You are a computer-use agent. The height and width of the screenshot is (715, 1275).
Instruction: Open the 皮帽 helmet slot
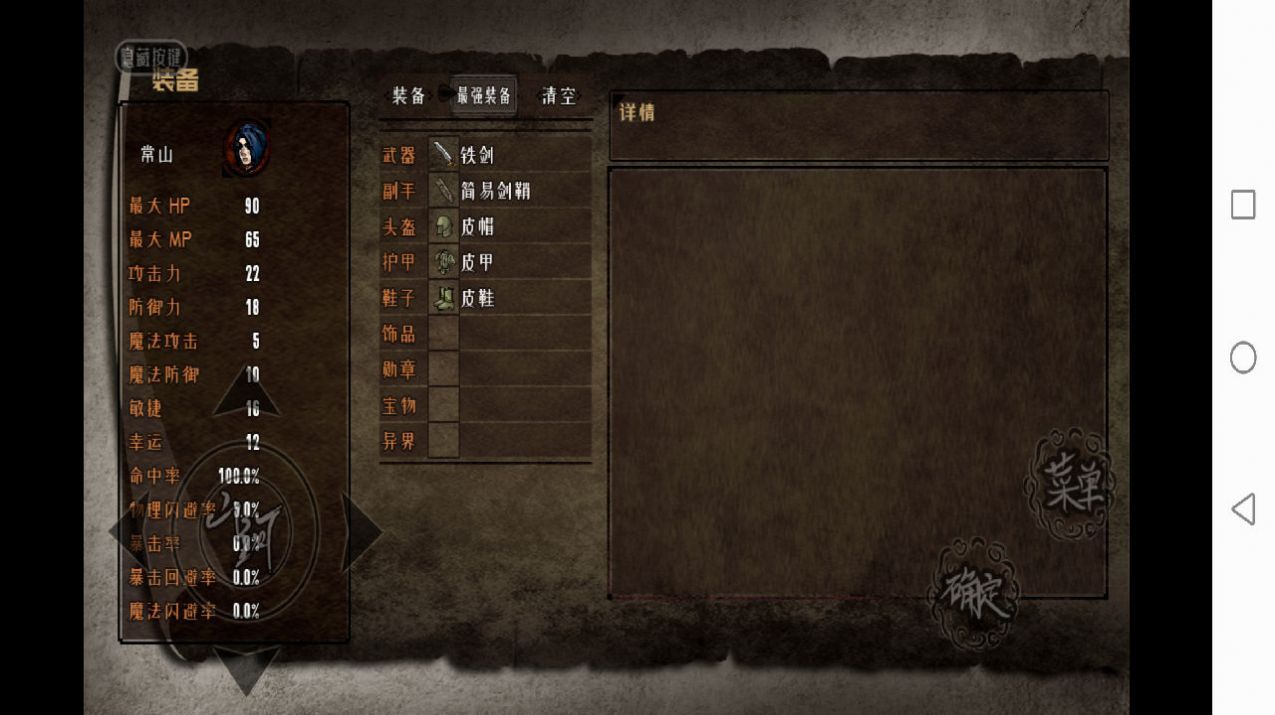510,227
